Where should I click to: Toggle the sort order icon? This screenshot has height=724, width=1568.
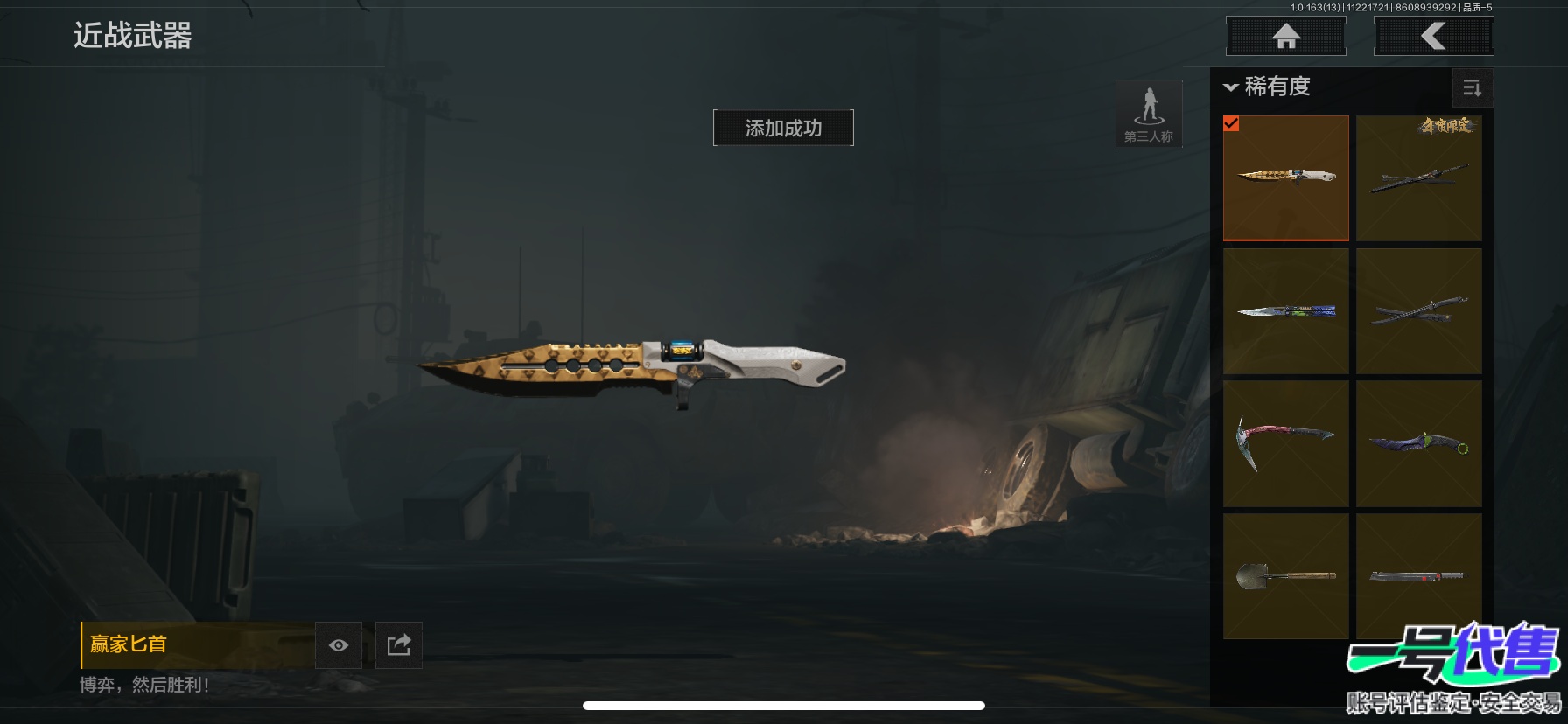click(1472, 87)
